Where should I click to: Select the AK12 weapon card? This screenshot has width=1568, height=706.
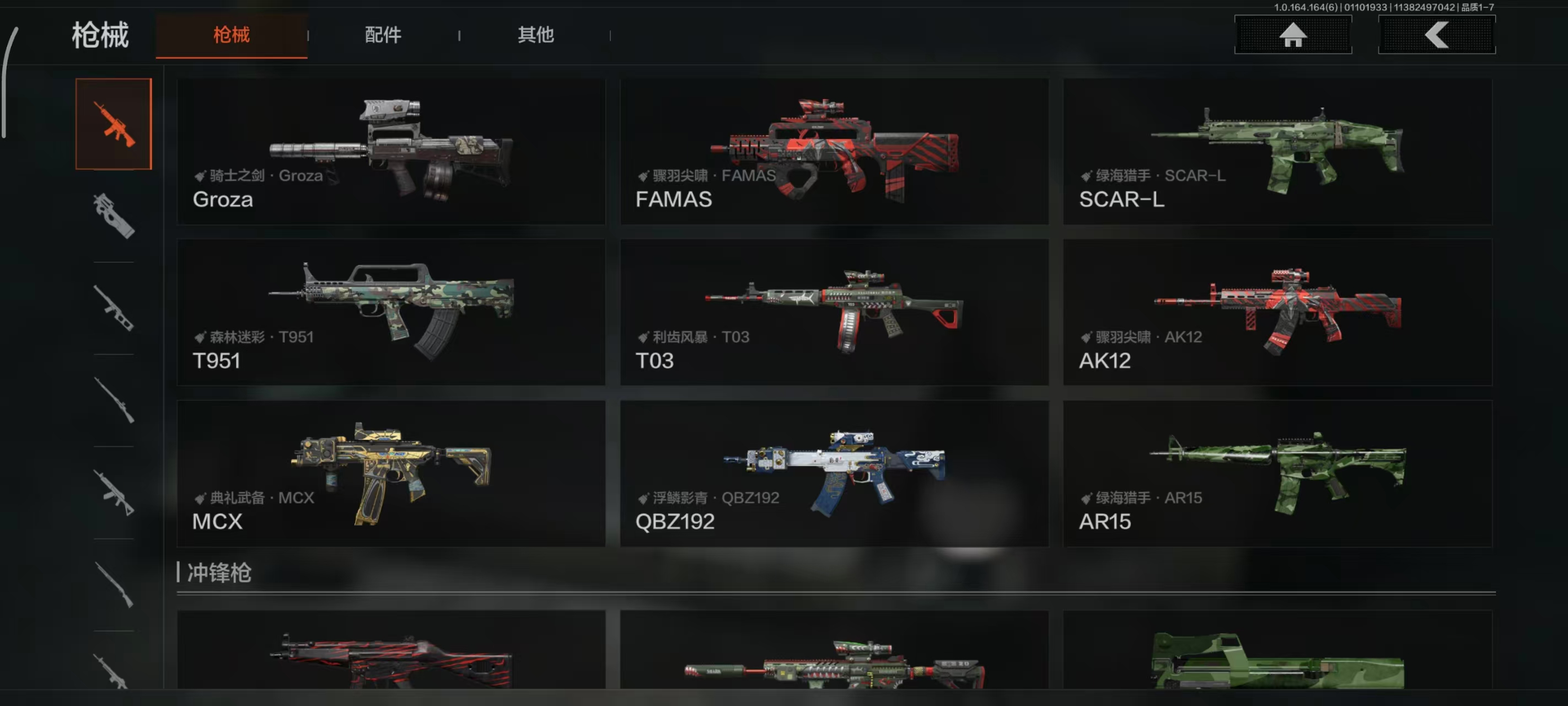click(x=1277, y=313)
